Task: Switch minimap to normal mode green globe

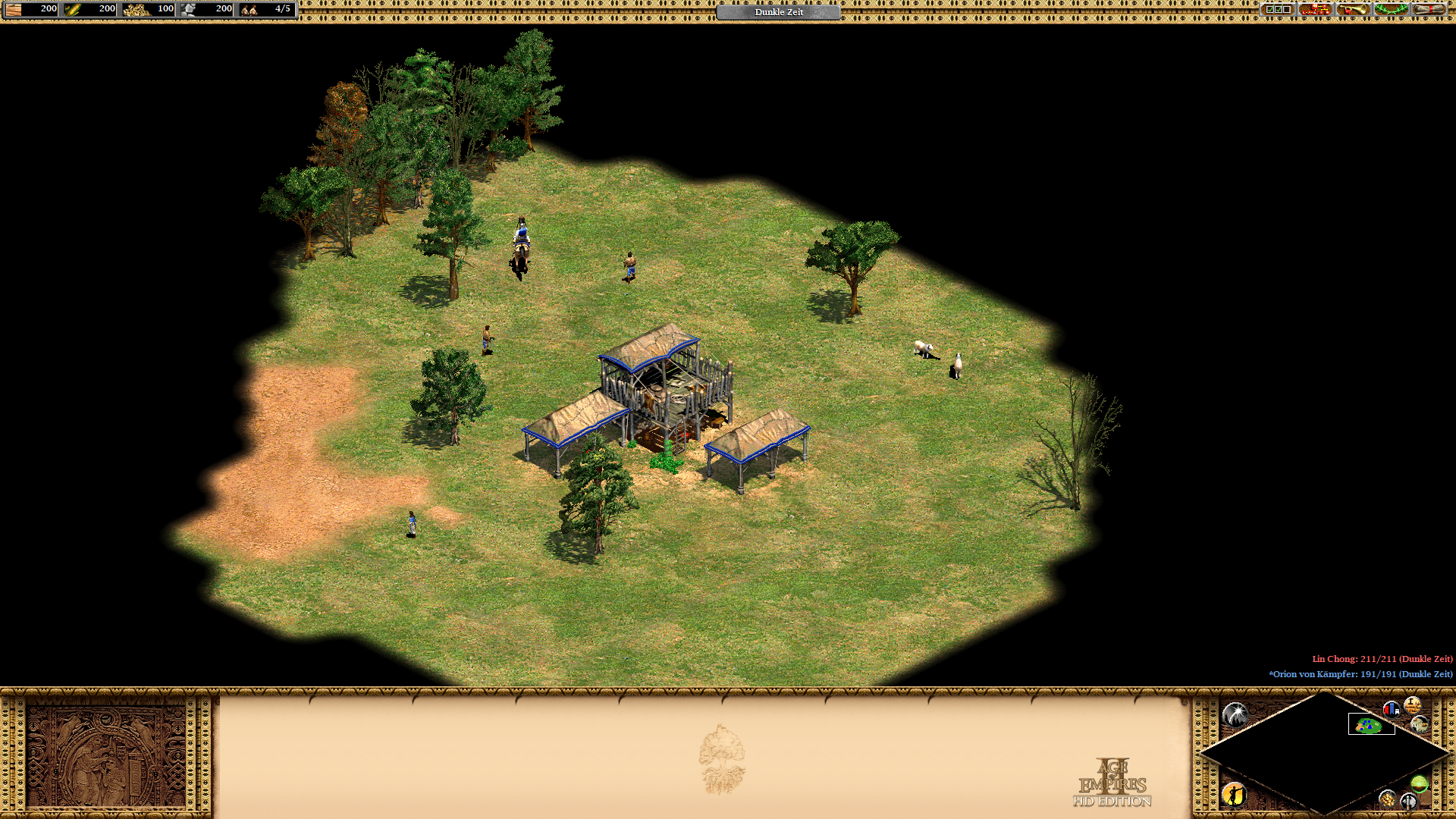Action: [x=1419, y=783]
